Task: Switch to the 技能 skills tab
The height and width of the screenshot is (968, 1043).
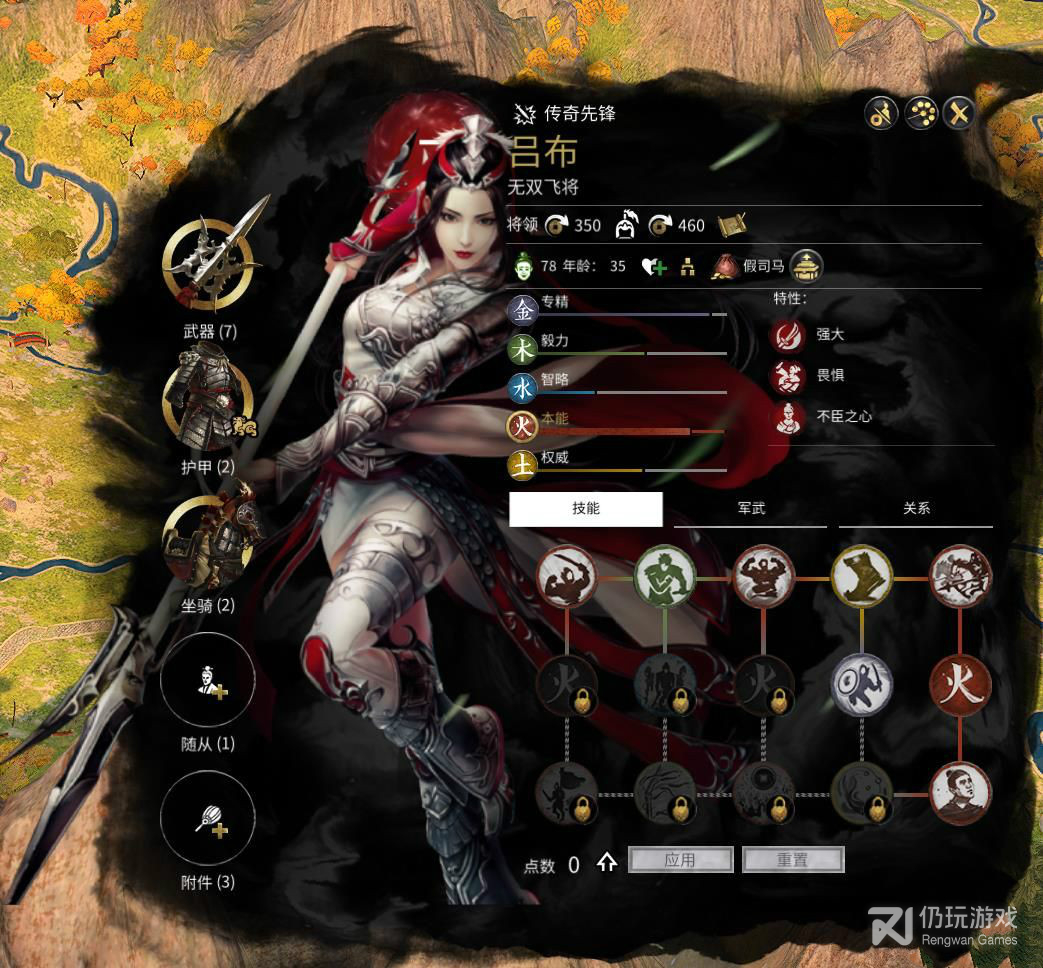Action: pos(586,508)
